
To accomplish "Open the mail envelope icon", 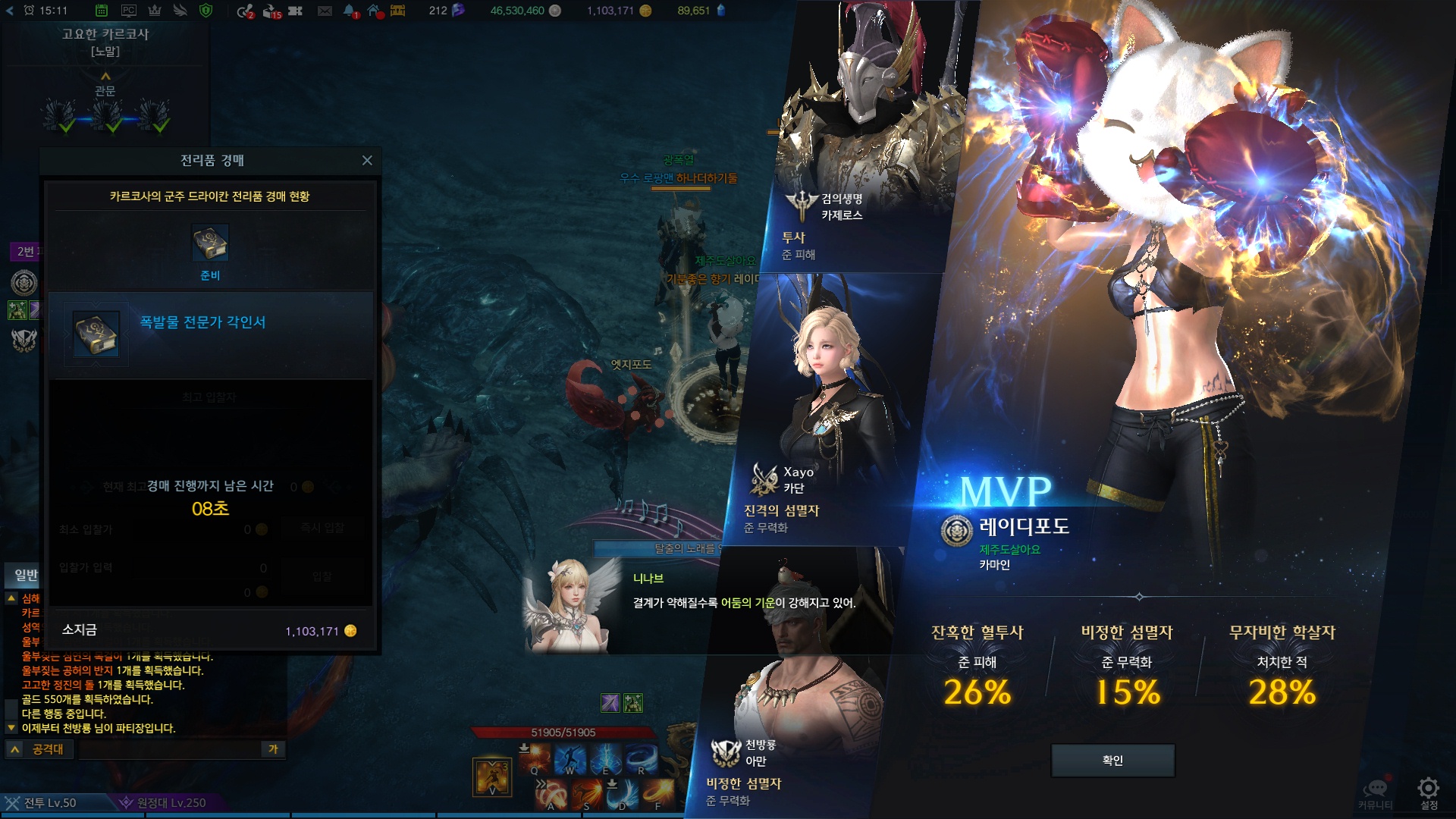I will click(325, 11).
